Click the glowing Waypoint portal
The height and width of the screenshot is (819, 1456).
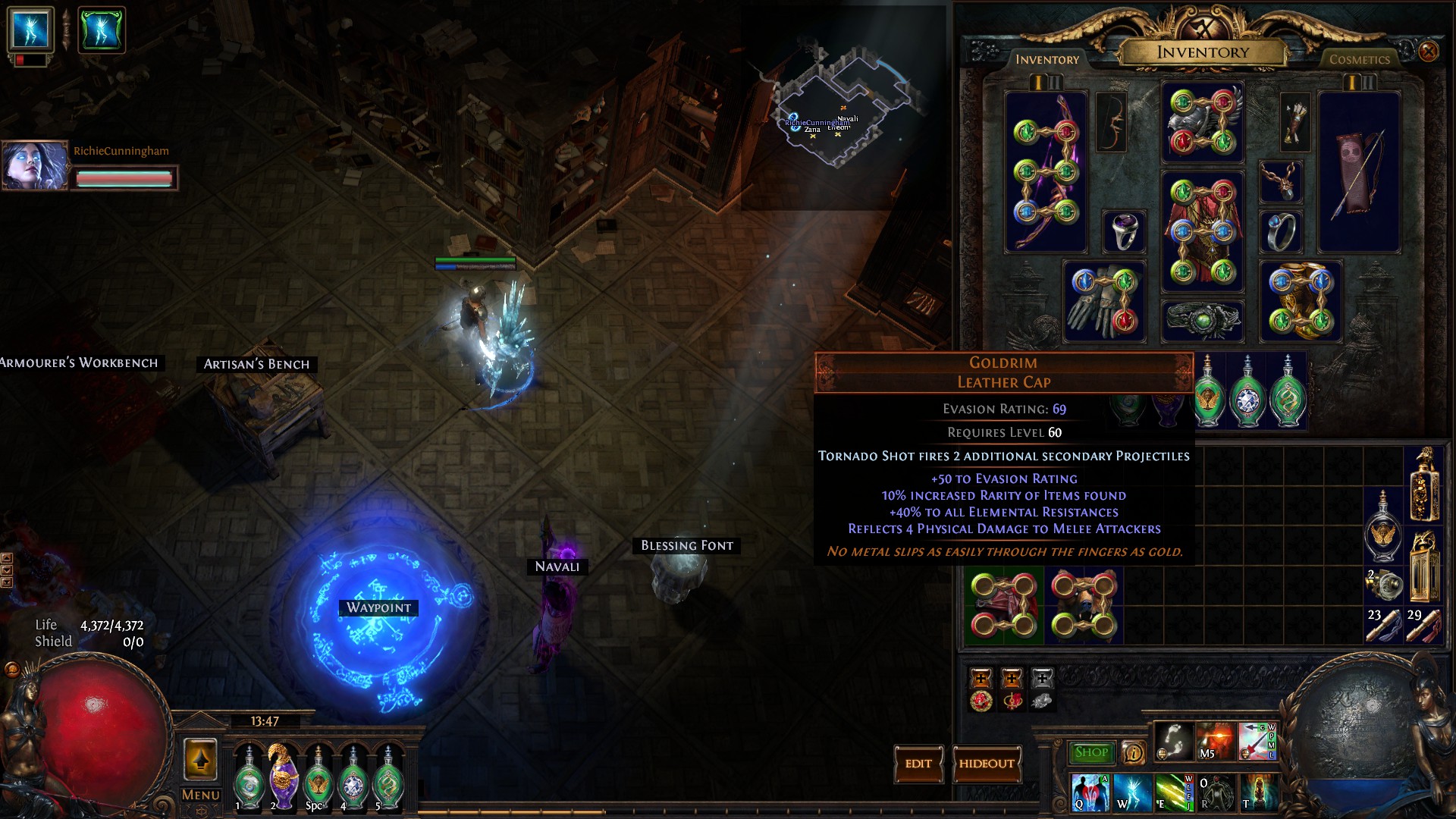point(378,608)
